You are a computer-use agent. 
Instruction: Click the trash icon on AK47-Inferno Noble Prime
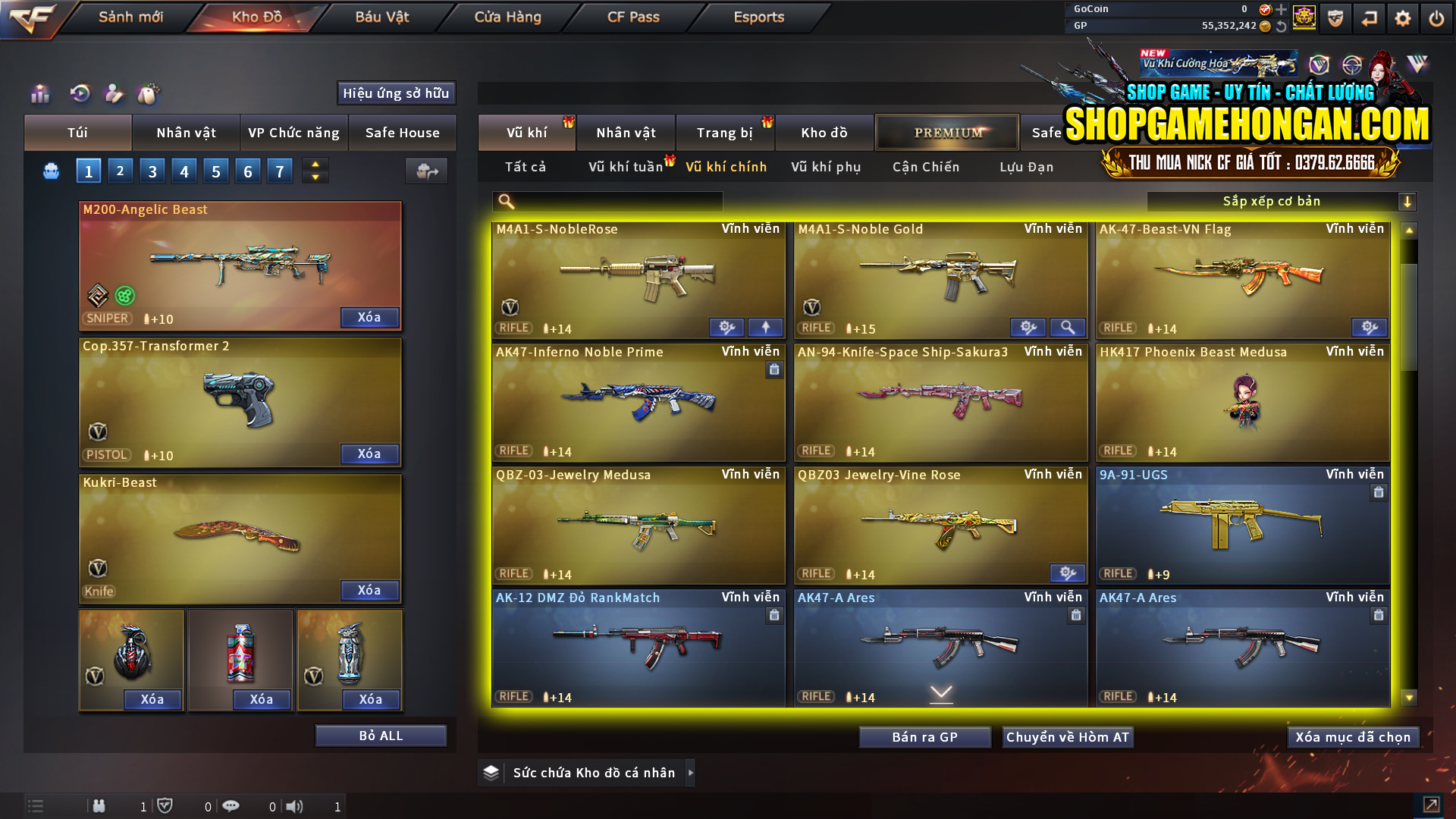click(774, 369)
